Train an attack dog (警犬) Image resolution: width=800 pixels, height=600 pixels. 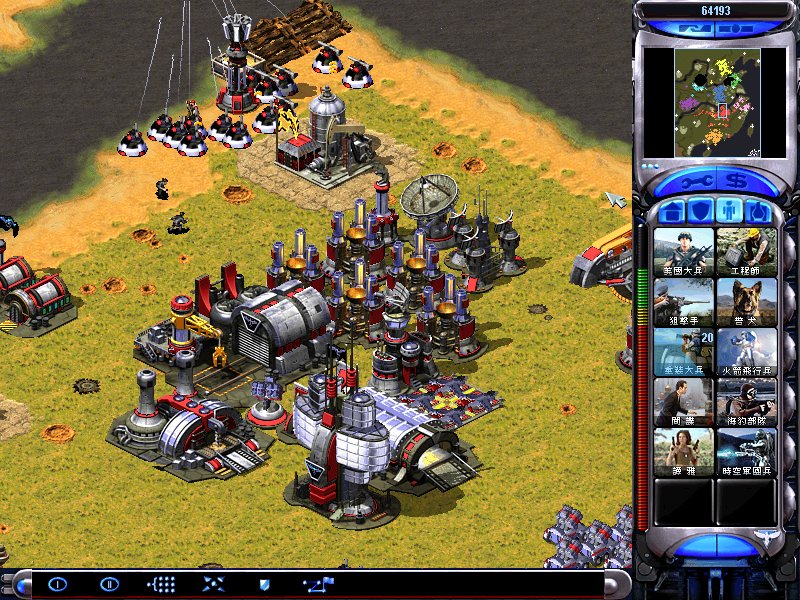746,301
